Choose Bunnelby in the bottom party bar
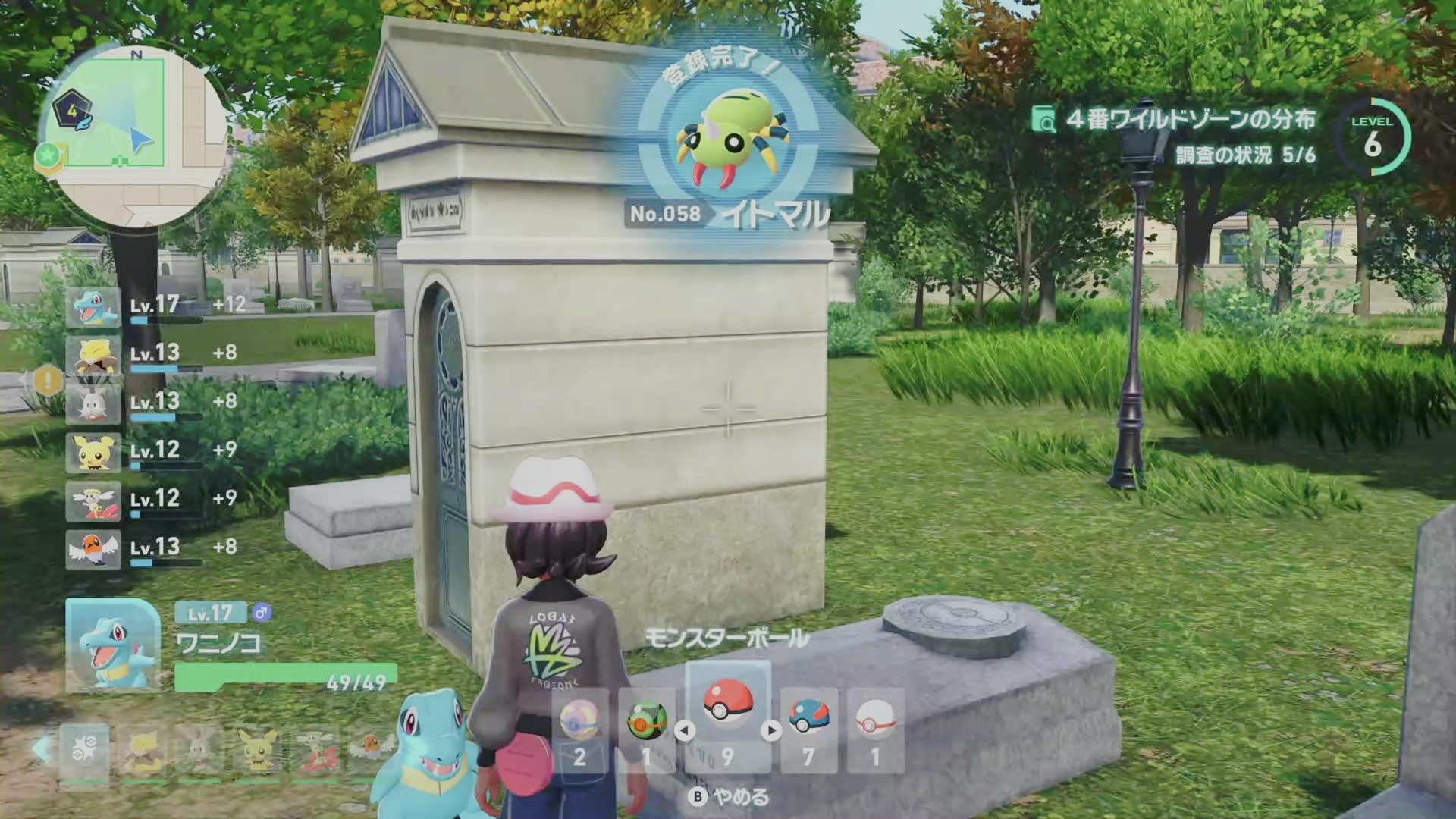Screen dimensions: 1456x819 coord(199,750)
